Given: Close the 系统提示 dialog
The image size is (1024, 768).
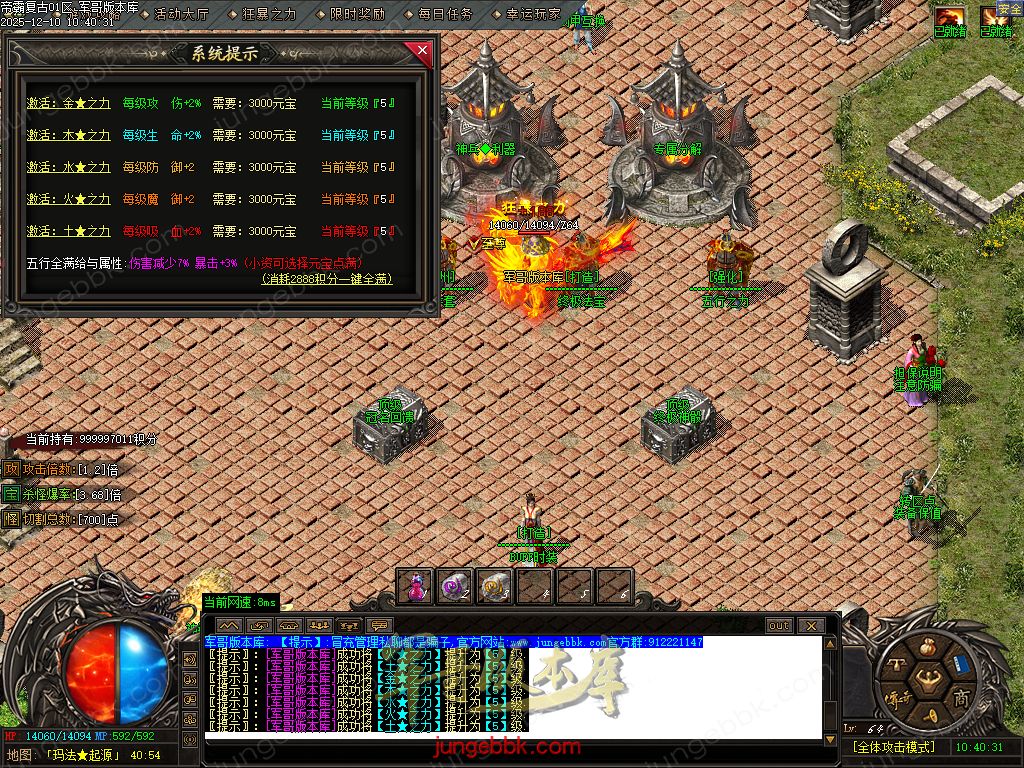Looking at the screenshot, I should pos(422,50).
